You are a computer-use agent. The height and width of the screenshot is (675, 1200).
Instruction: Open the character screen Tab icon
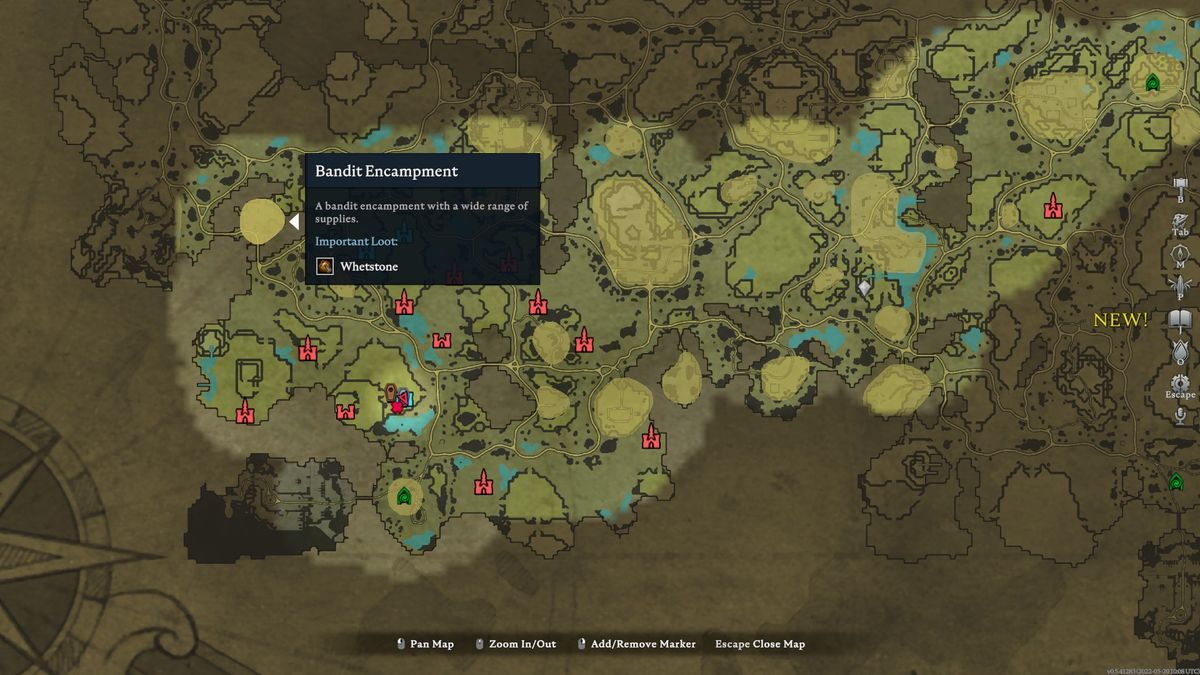[x=1180, y=222]
